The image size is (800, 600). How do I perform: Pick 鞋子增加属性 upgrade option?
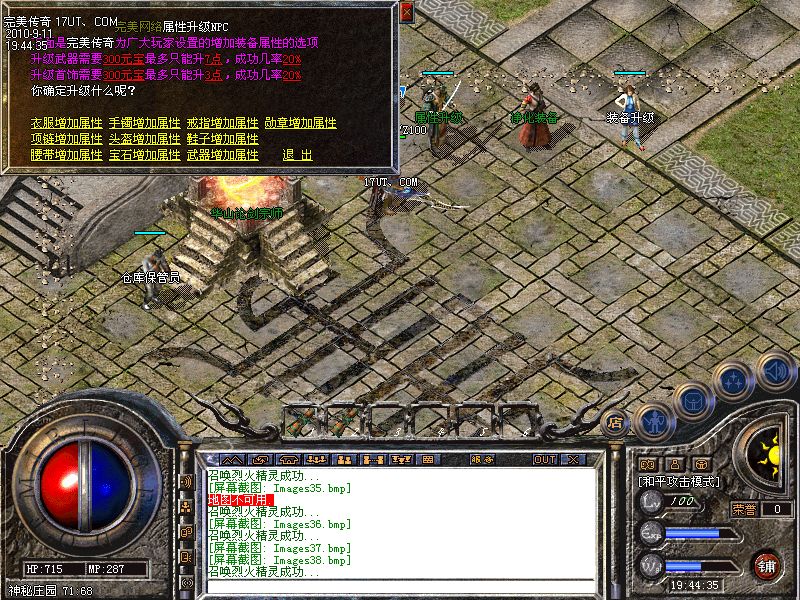tap(222, 139)
